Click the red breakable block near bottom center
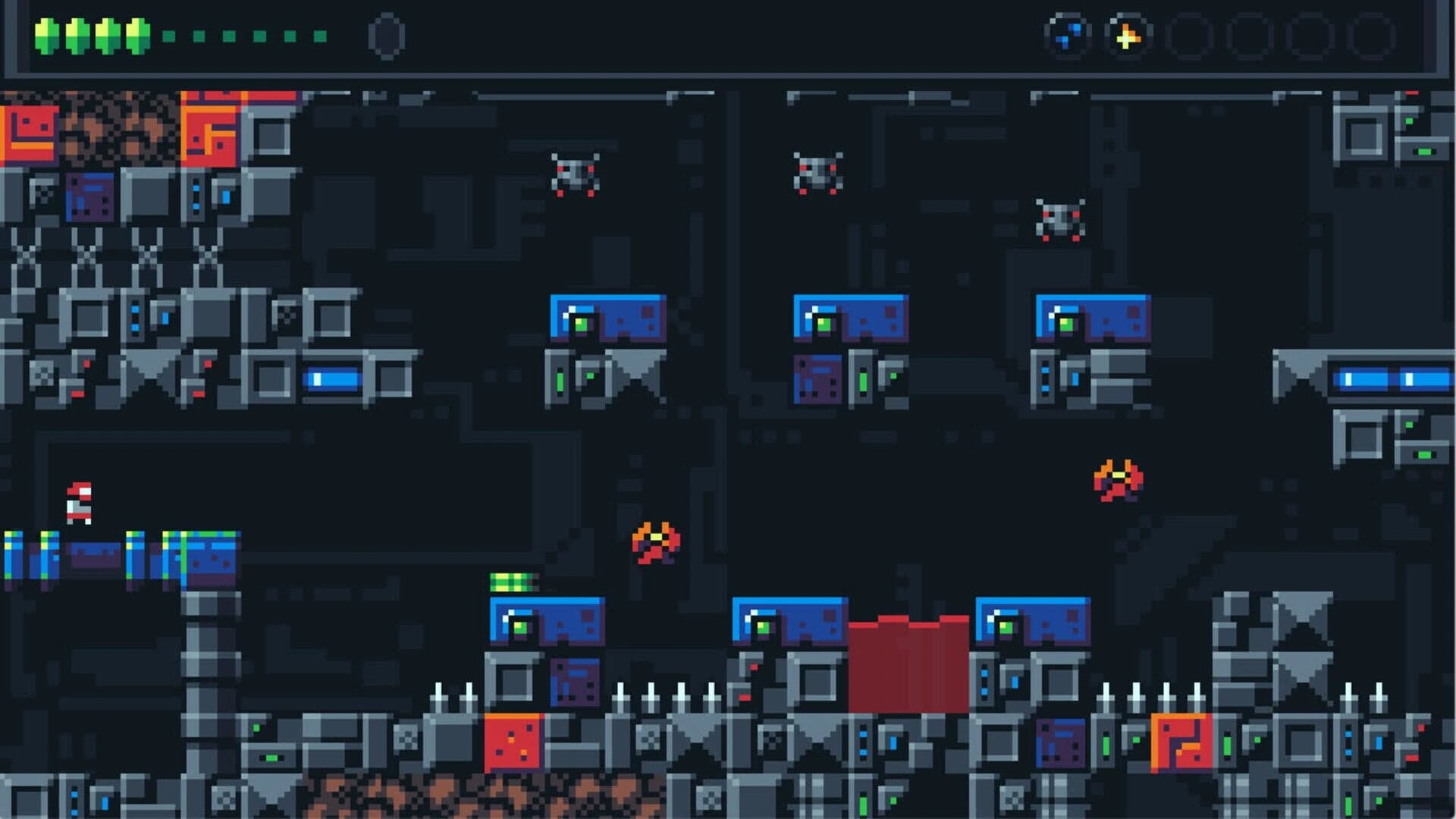The width and height of the screenshot is (1456, 819). click(908, 664)
